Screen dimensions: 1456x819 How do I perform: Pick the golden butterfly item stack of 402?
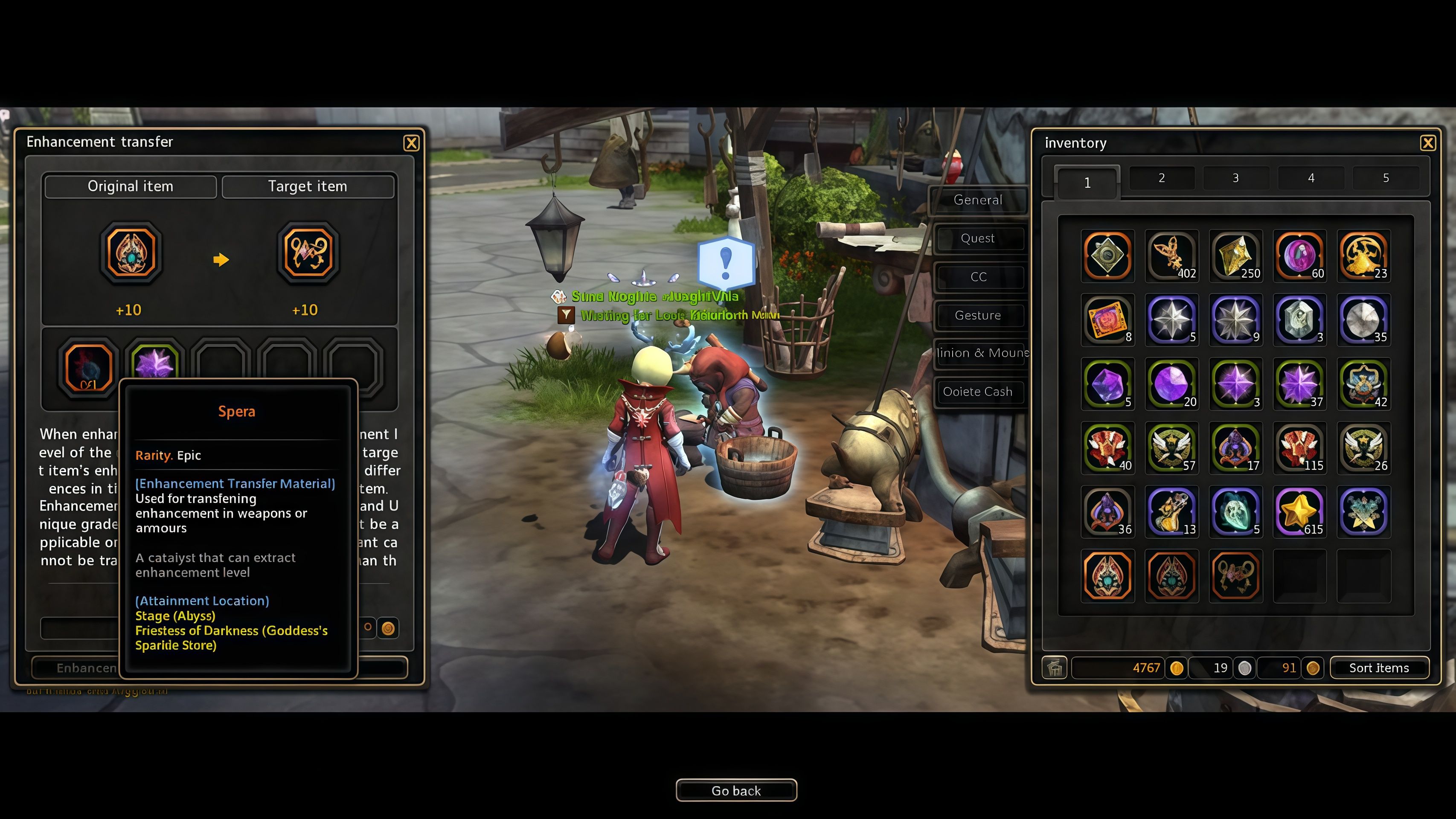(1171, 256)
